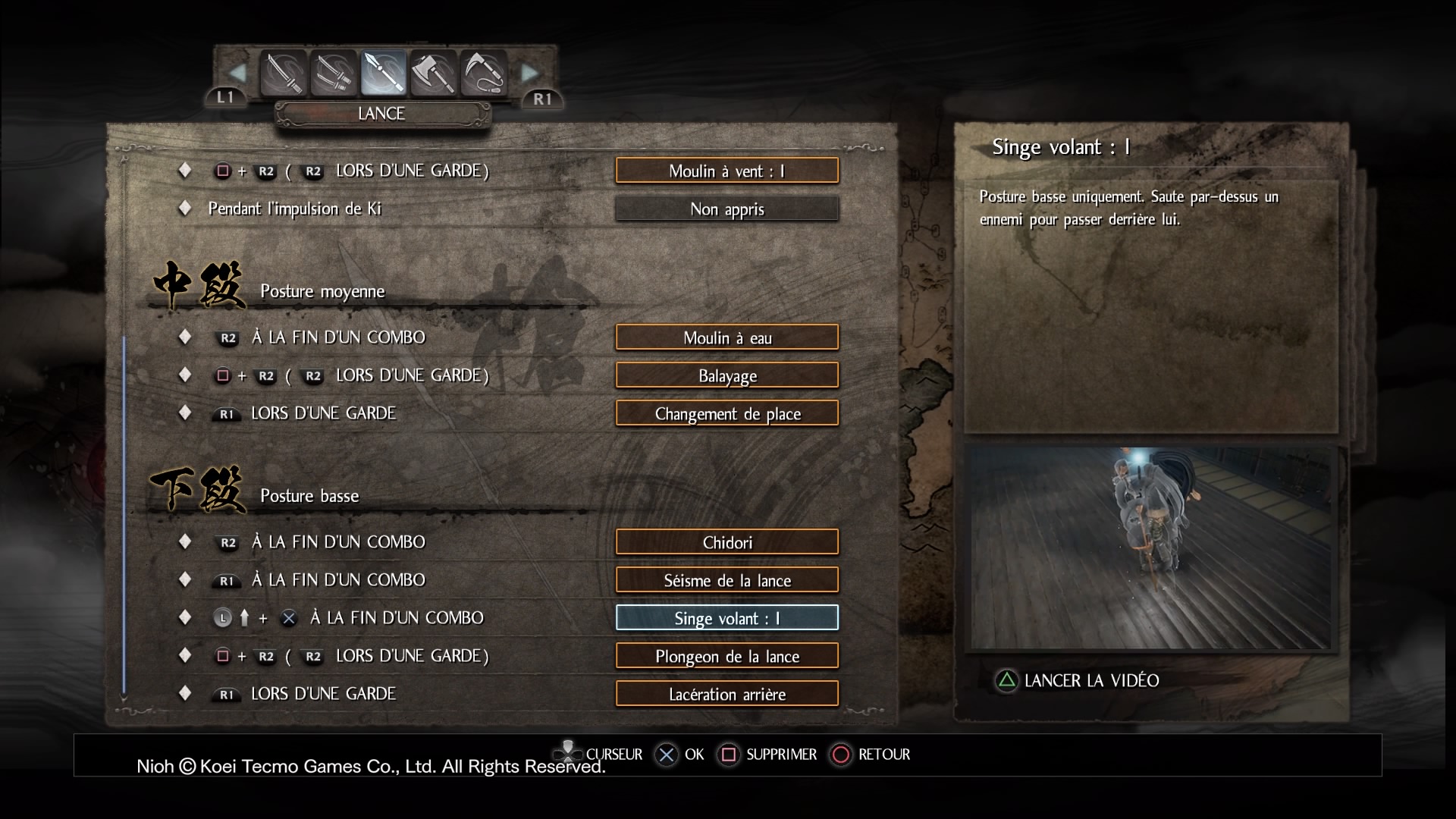
Task: Pick the Balayage skill slot
Action: pyautogui.click(x=726, y=375)
